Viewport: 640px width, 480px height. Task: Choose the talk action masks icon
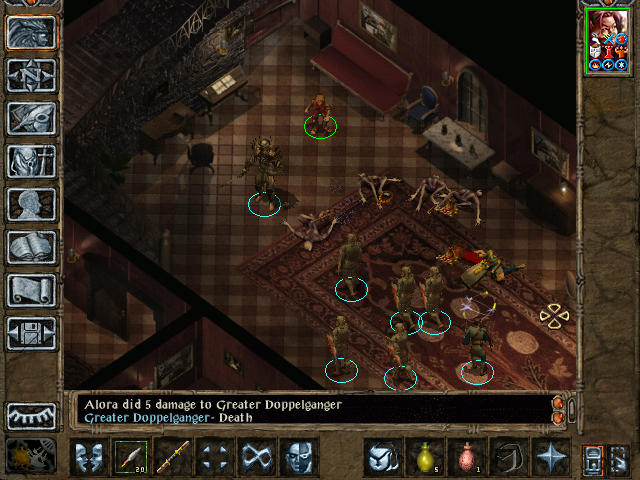click(90, 458)
